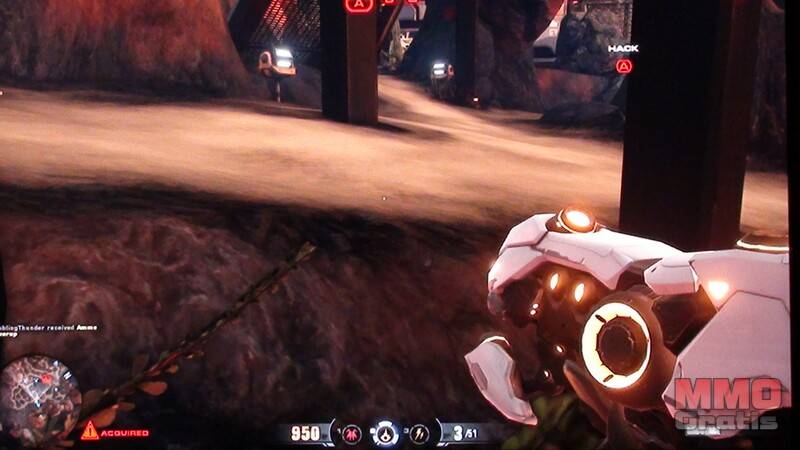Click the red ACQUIRED warning triangle
The height and width of the screenshot is (450, 800).
coord(90,431)
